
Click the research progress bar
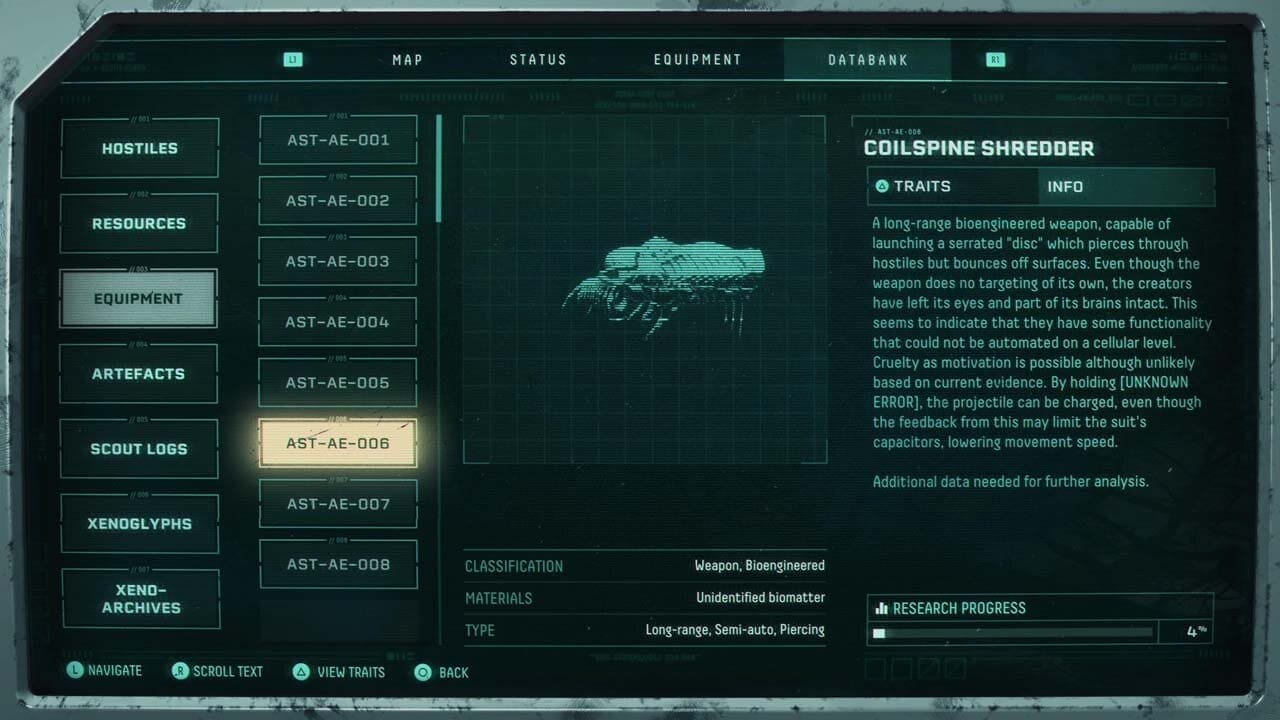[1010, 632]
